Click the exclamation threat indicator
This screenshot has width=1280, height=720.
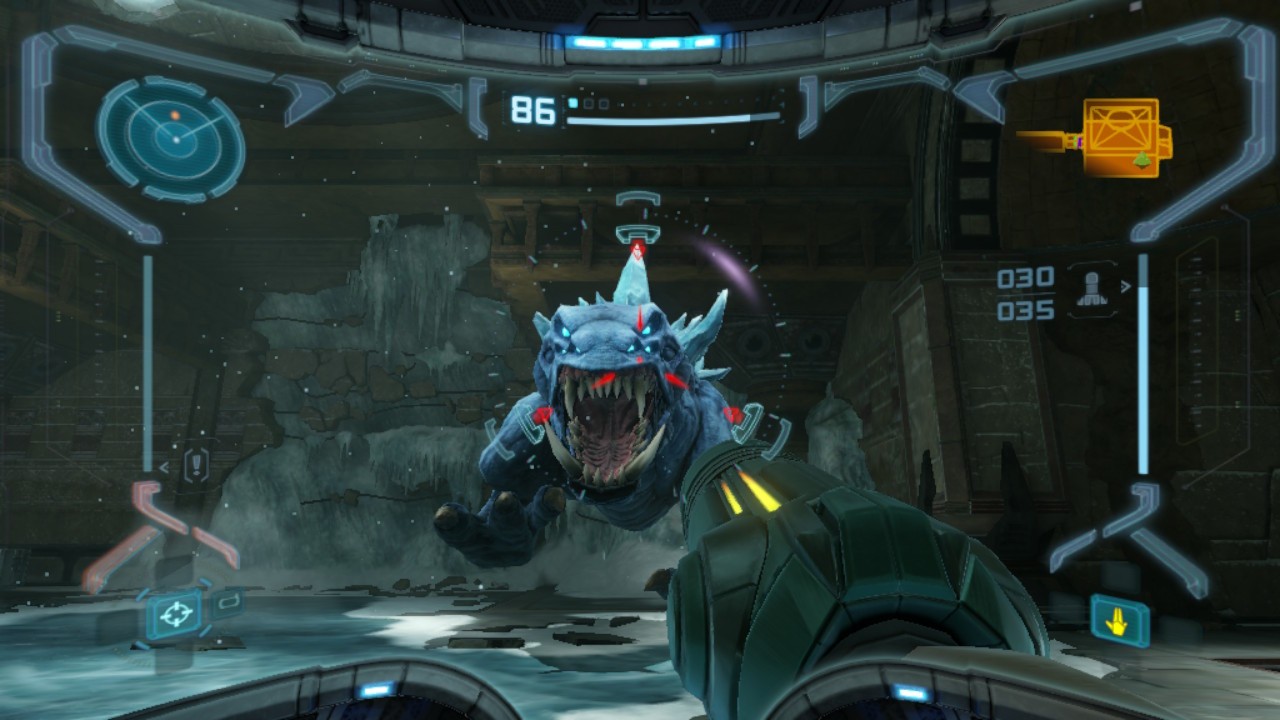pyautogui.click(x=197, y=464)
